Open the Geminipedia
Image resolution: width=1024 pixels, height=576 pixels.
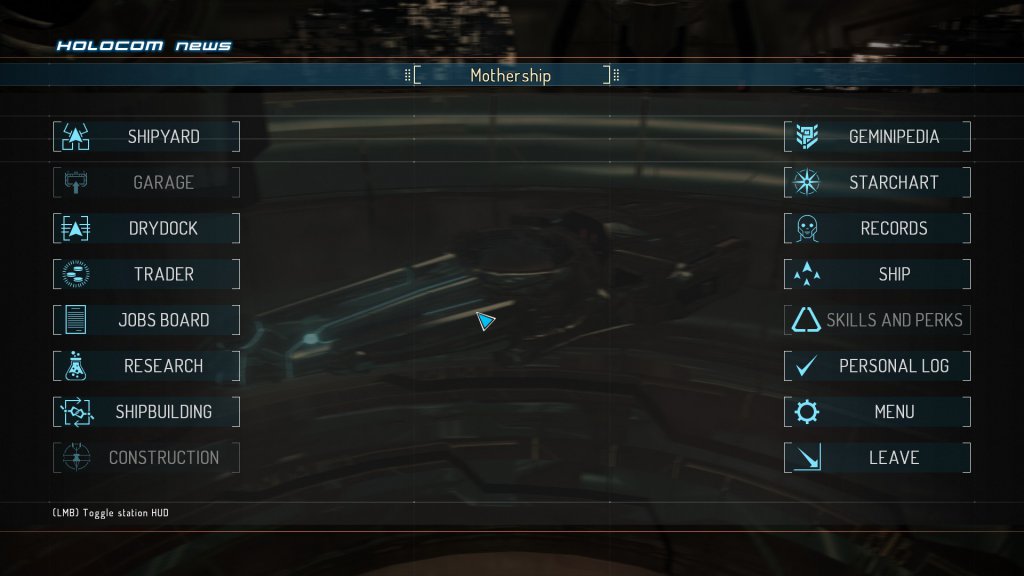(877, 137)
